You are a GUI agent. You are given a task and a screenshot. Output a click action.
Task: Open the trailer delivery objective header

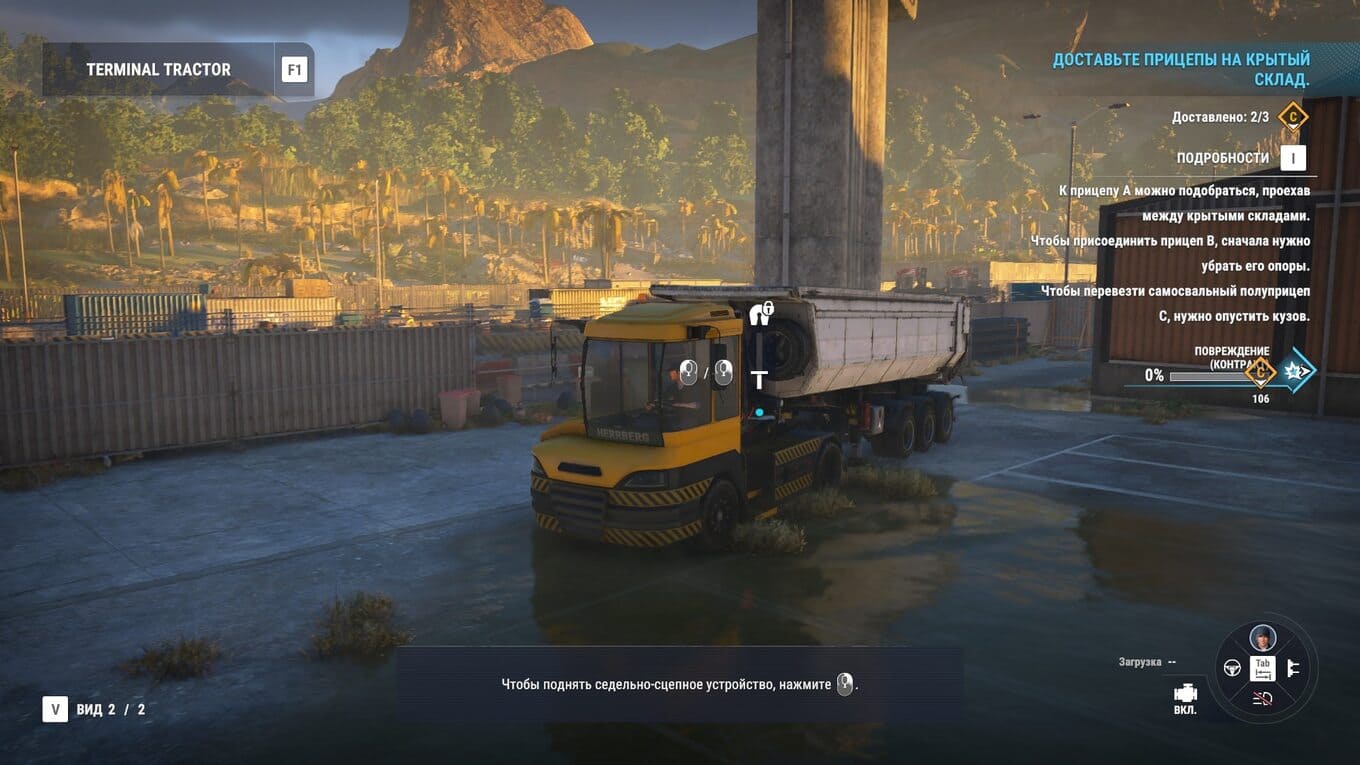coord(1181,70)
